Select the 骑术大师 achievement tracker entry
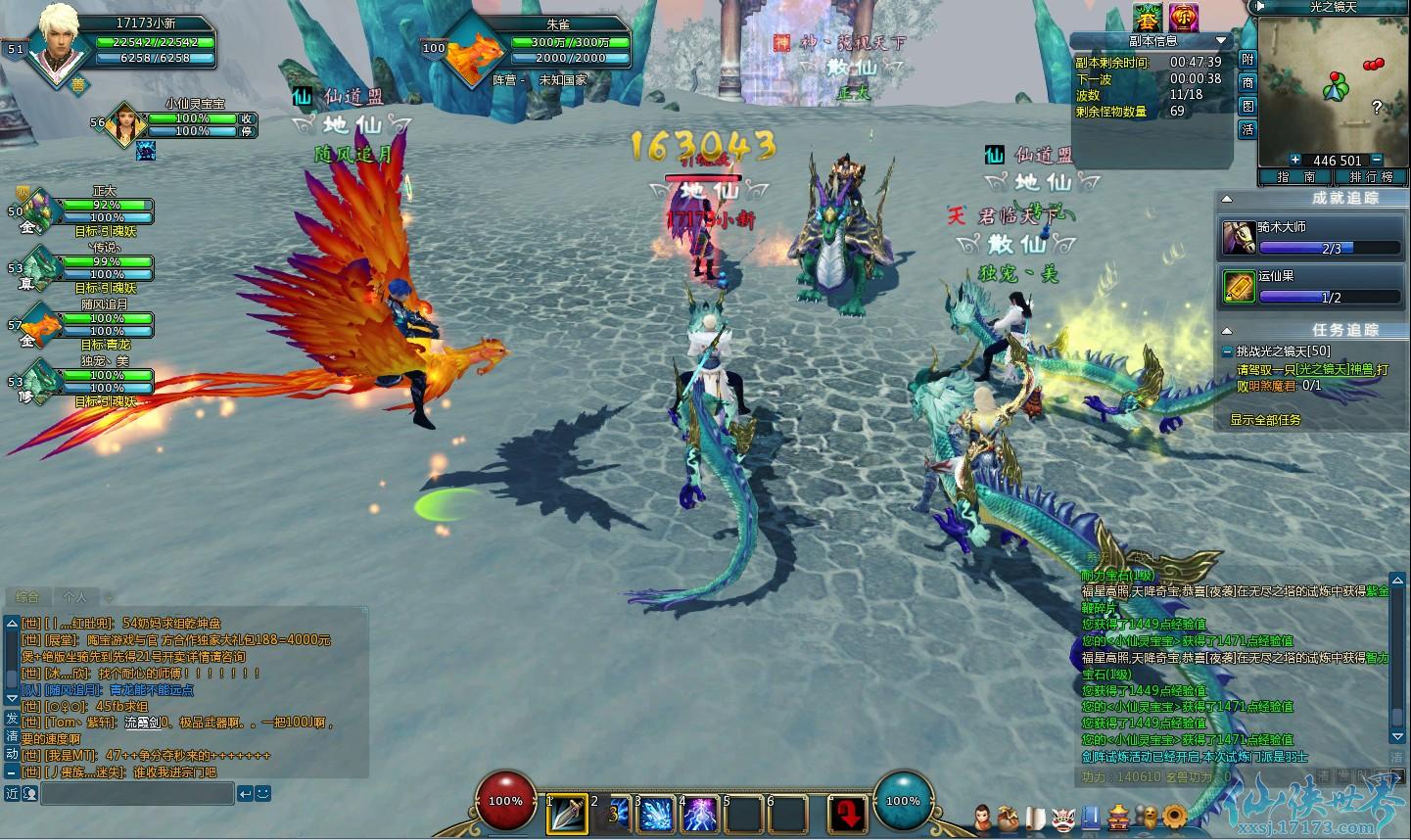 [x=1312, y=237]
